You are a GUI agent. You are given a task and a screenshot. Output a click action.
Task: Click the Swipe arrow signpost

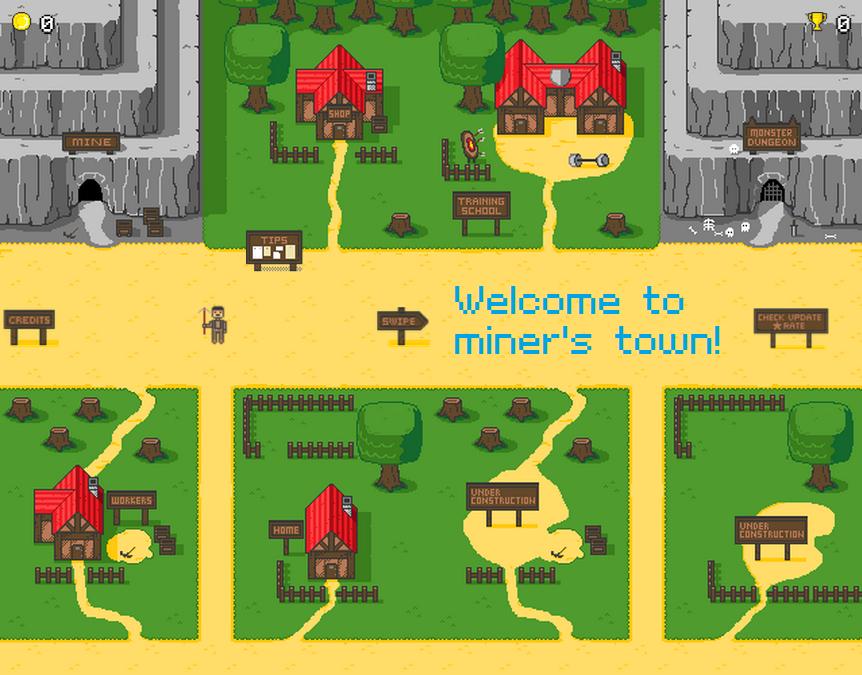tap(402, 321)
